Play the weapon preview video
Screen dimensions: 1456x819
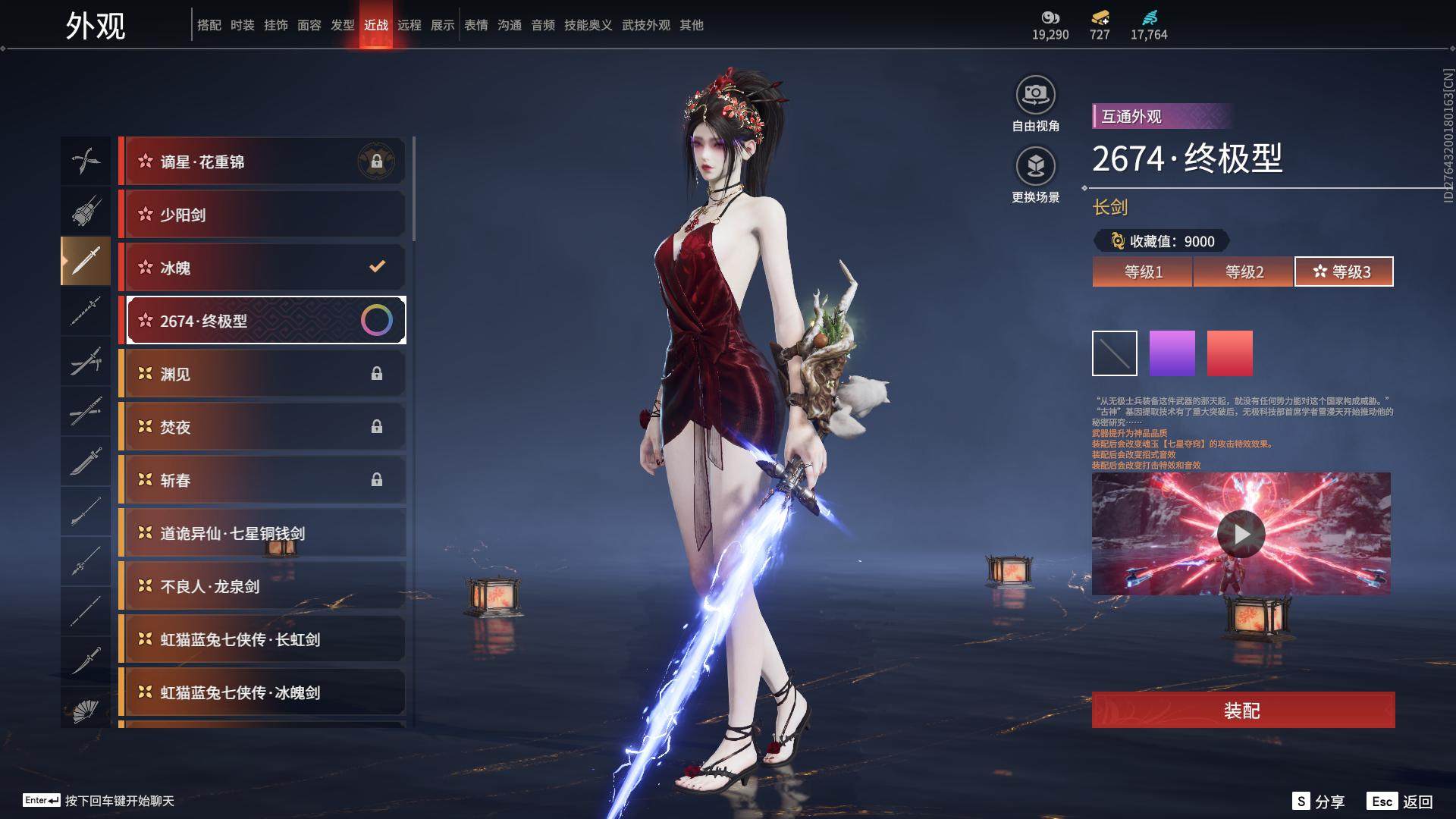click(1241, 534)
